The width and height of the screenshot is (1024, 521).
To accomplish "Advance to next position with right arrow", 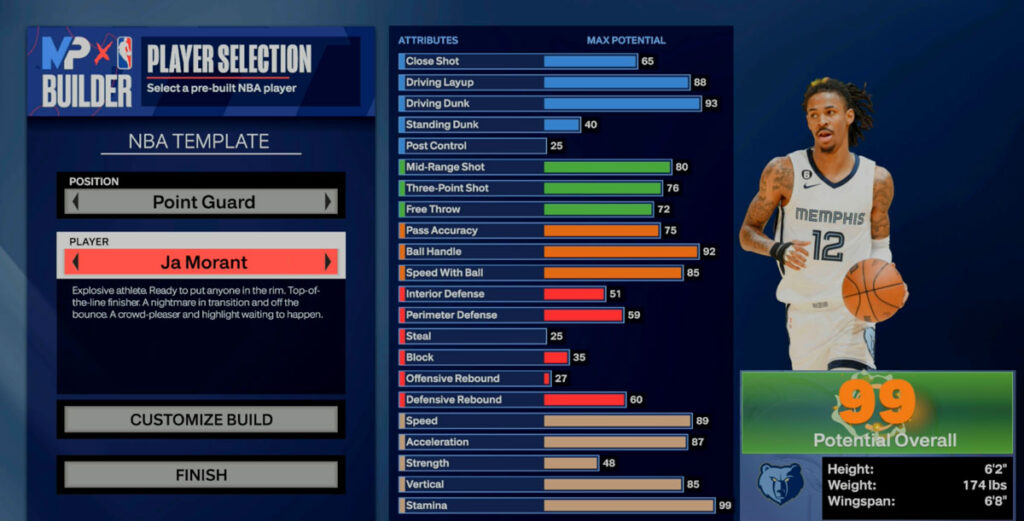I will (x=327, y=202).
